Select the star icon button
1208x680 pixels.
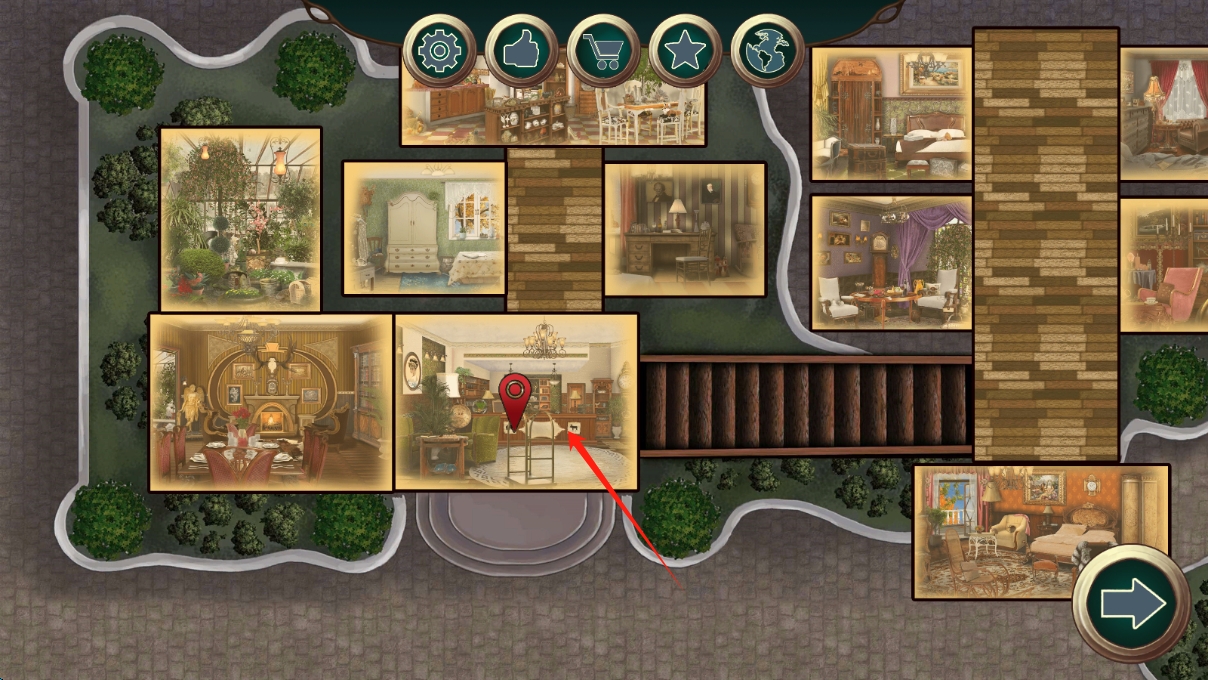[685, 51]
